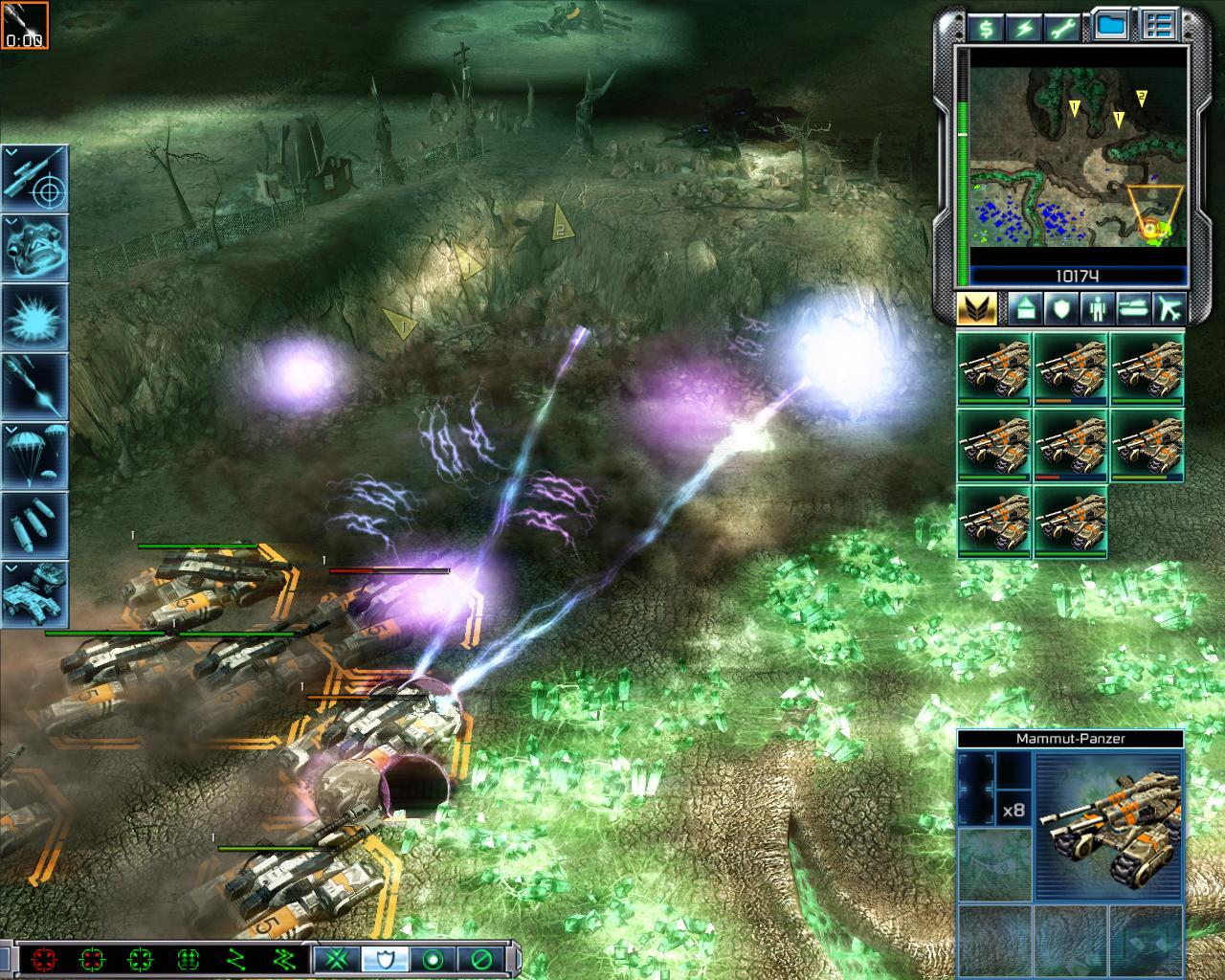The height and width of the screenshot is (980, 1225).
Task: Open the blue folder menu button
Action: click(x=1111, y=27)
